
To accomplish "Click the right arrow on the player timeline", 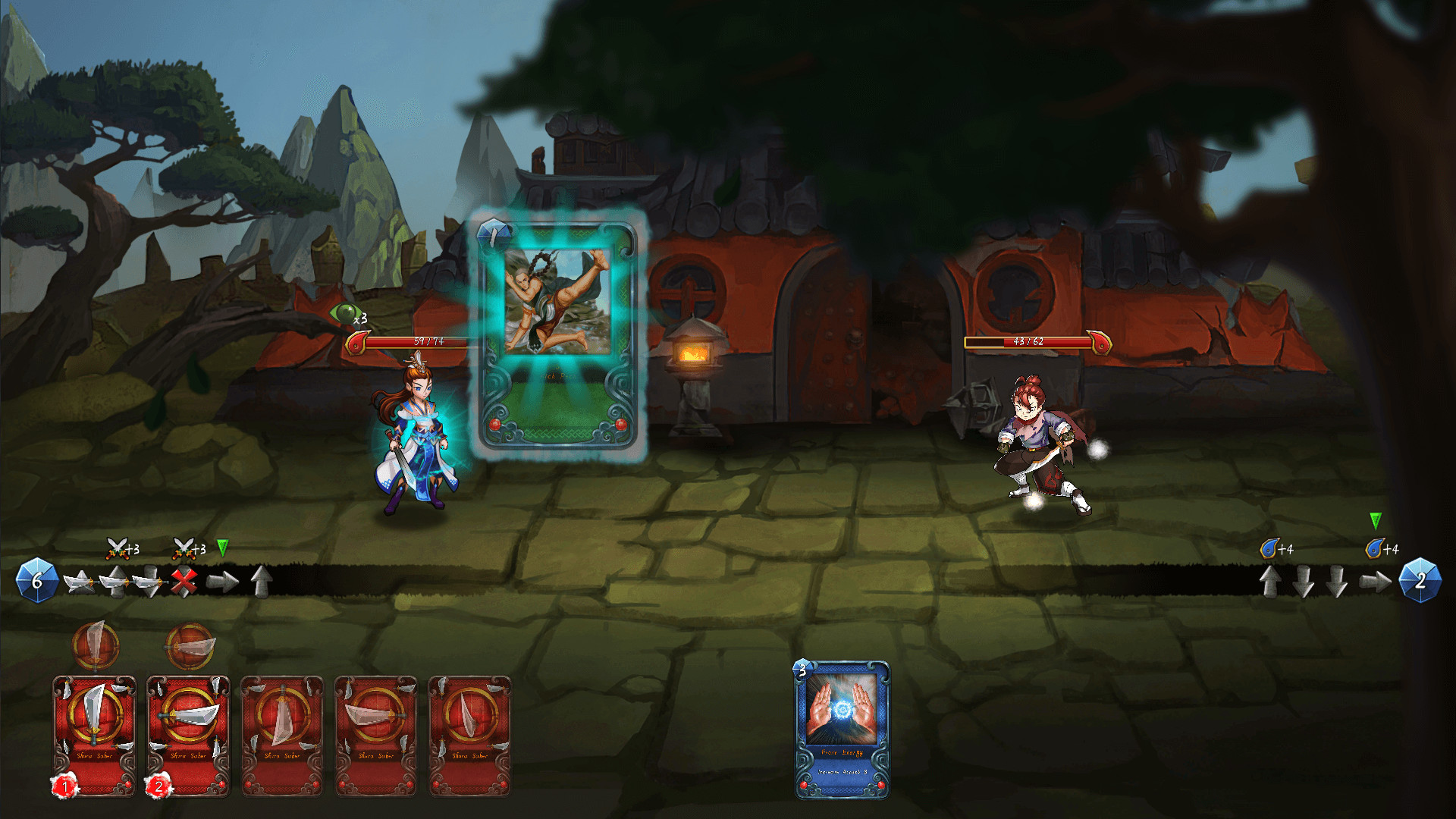I will tap(221, 583).
